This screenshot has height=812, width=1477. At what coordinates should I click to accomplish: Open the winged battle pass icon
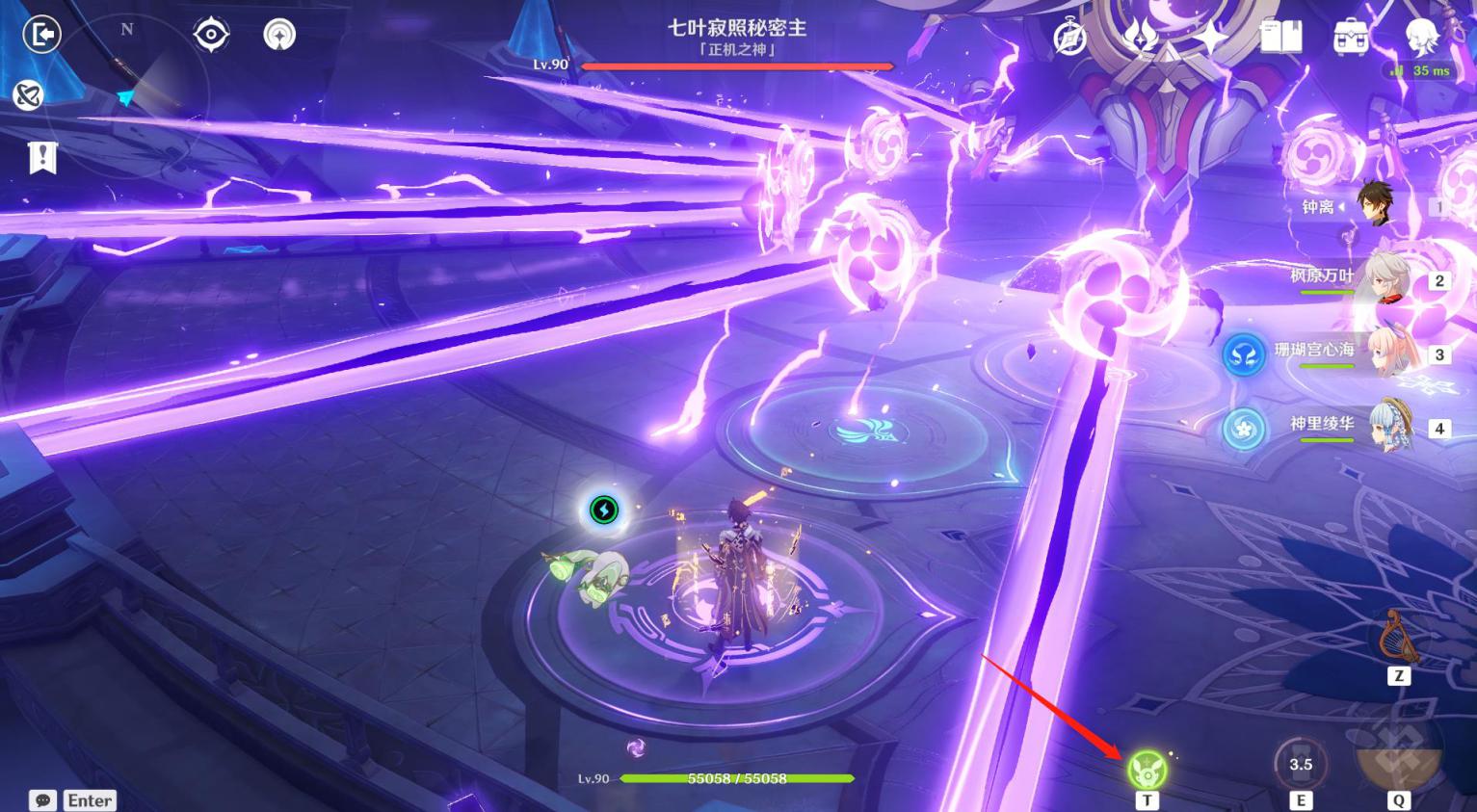1141,38
